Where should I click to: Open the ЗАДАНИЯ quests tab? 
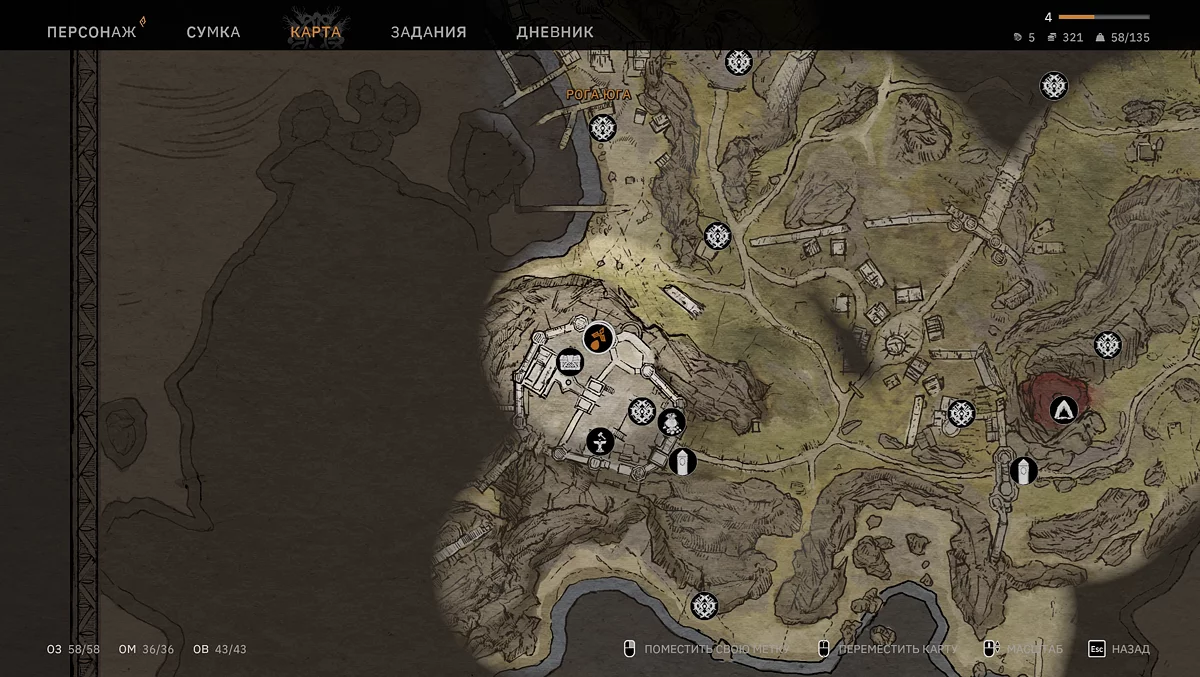(x=428, y=32)
